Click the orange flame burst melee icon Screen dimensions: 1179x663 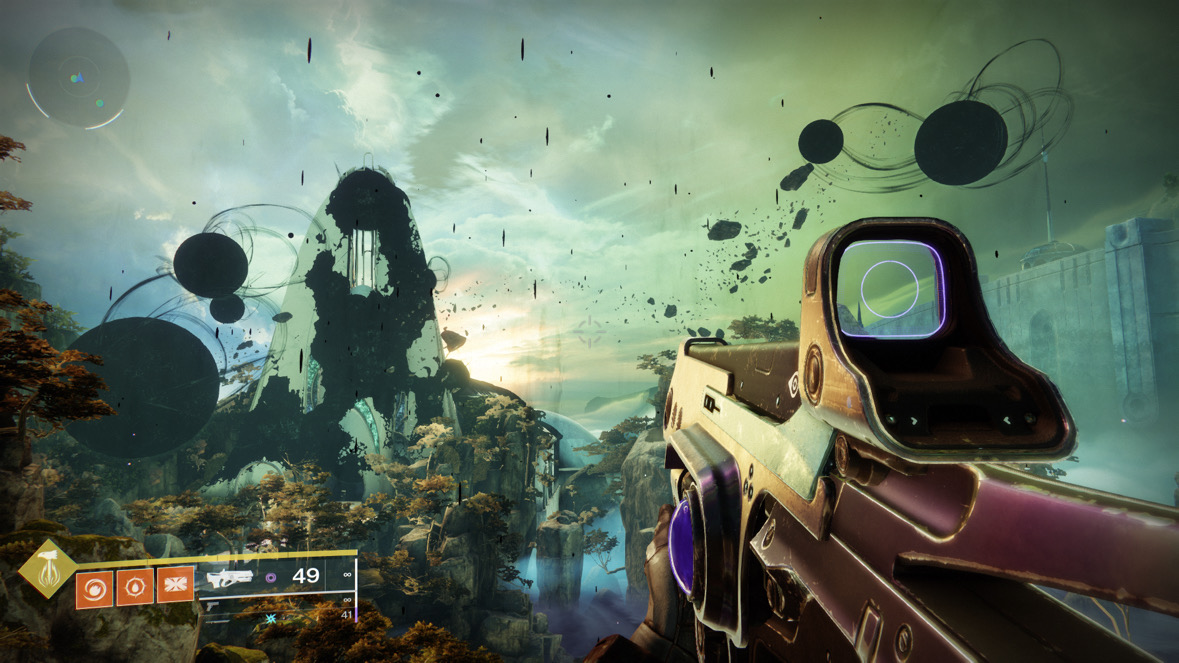(x=135, y=587)
